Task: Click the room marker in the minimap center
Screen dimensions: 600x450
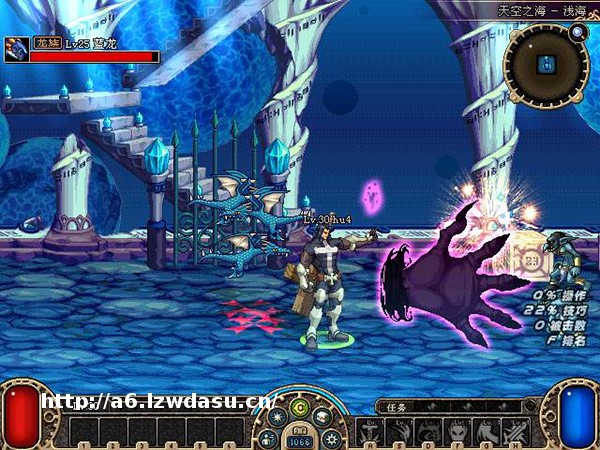Action: coord(546,64)
